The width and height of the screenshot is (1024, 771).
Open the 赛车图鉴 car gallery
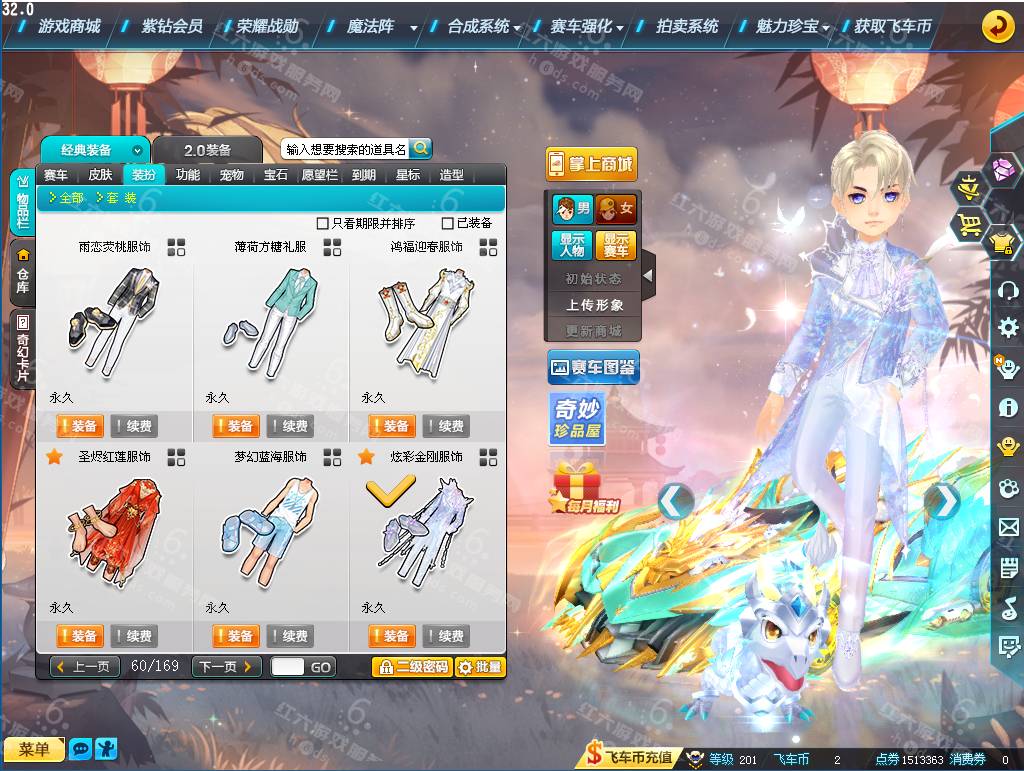click(x=593, y=368)
